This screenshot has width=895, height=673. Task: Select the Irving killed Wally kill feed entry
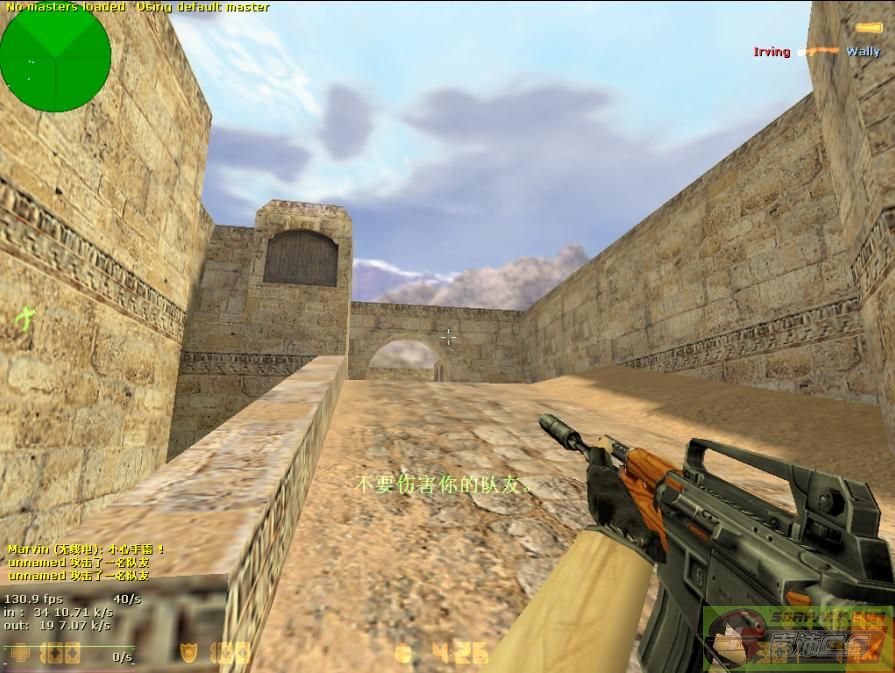[817, 51]
